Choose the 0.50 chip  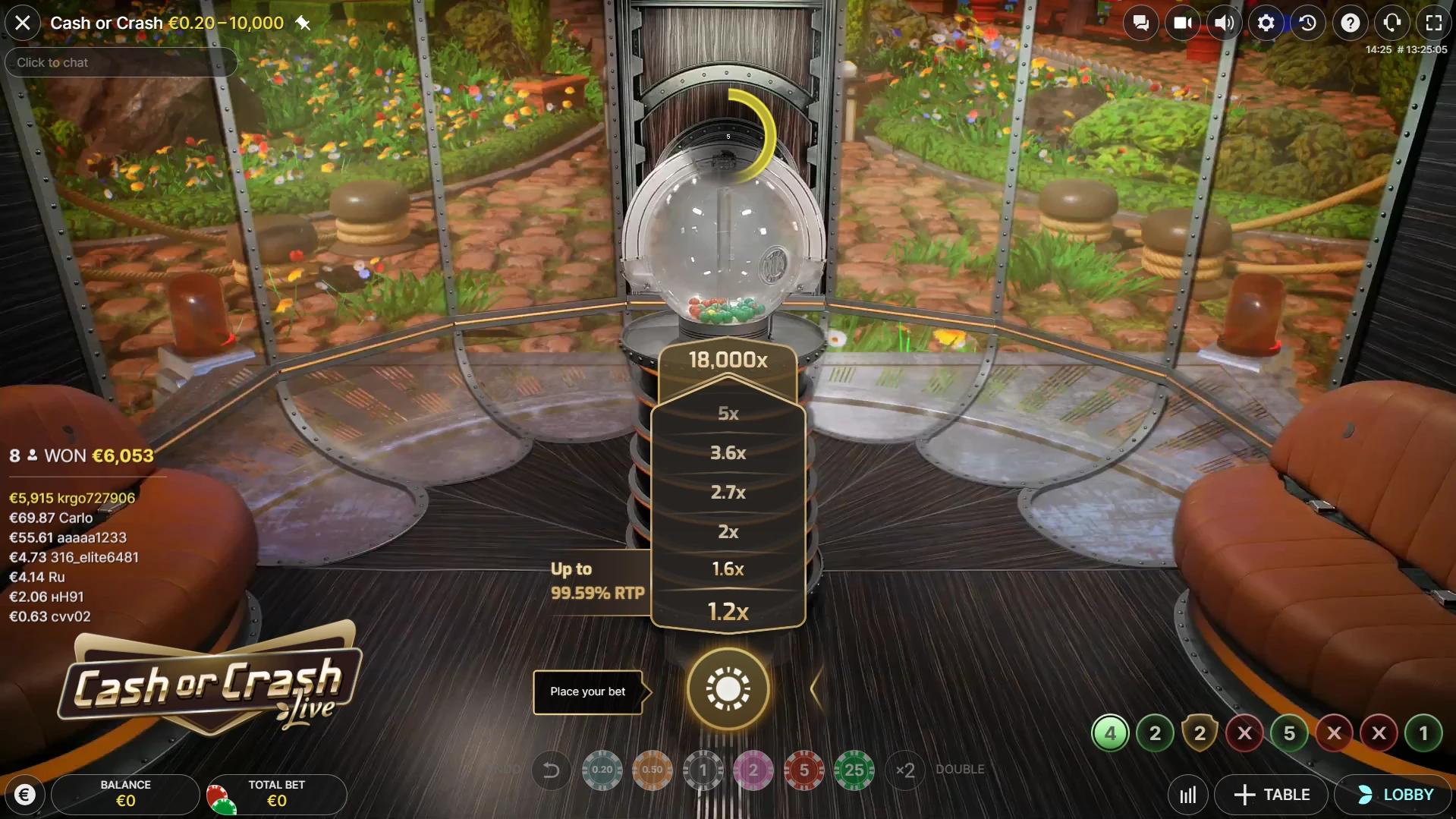click(653, 770)
